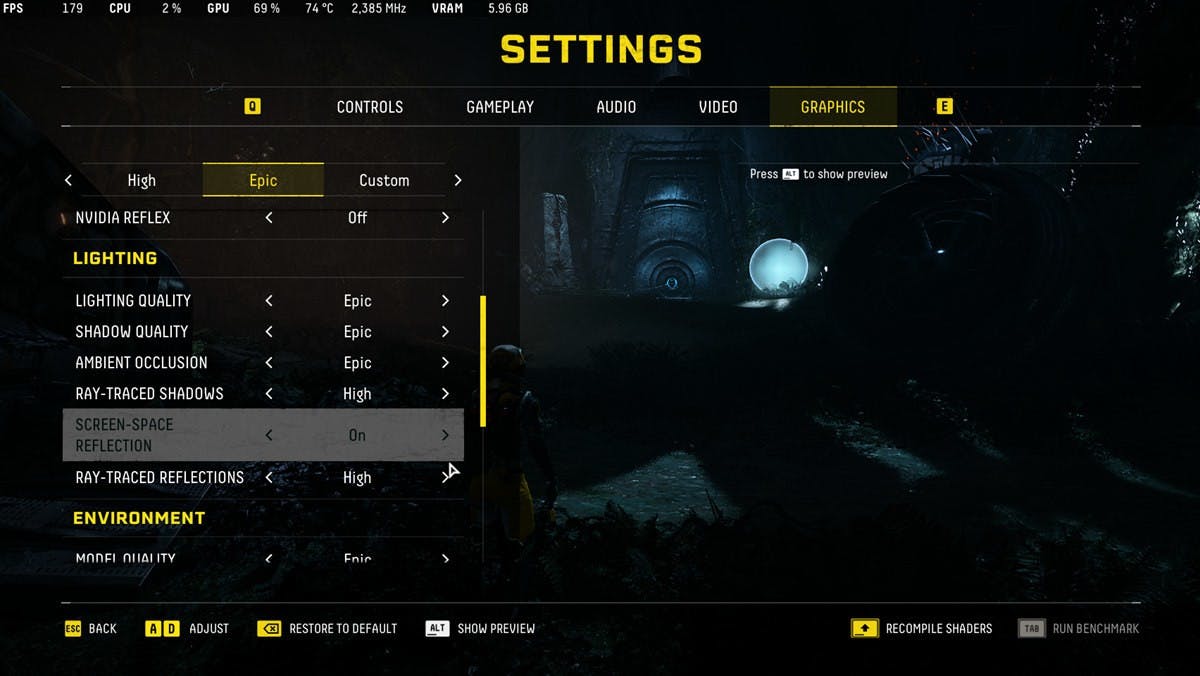Lower Ray-Traced Reflections with its left arrow
Screen dimensions: 1200x676
click(x=269, y=478)
